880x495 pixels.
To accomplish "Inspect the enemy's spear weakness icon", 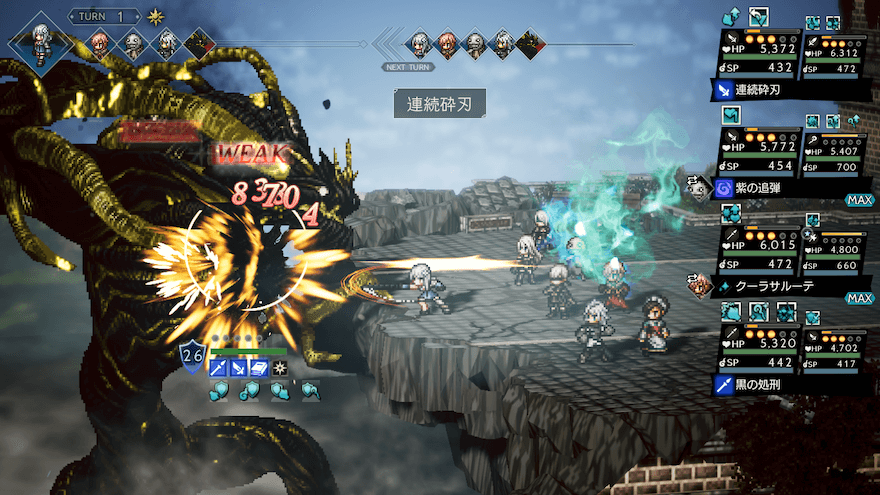I will (x=218, y=369).
